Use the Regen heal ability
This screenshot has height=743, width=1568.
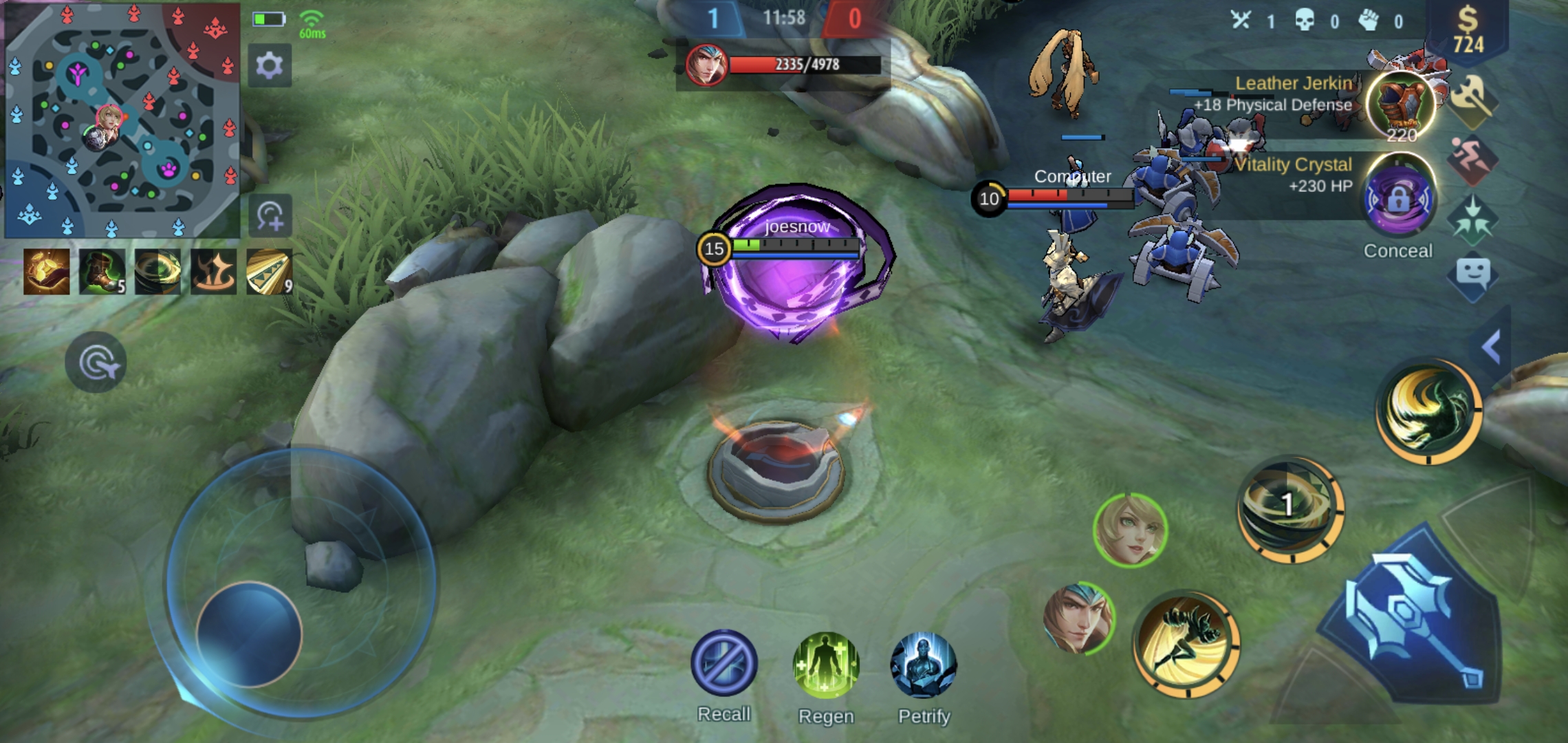pos(826,665)
